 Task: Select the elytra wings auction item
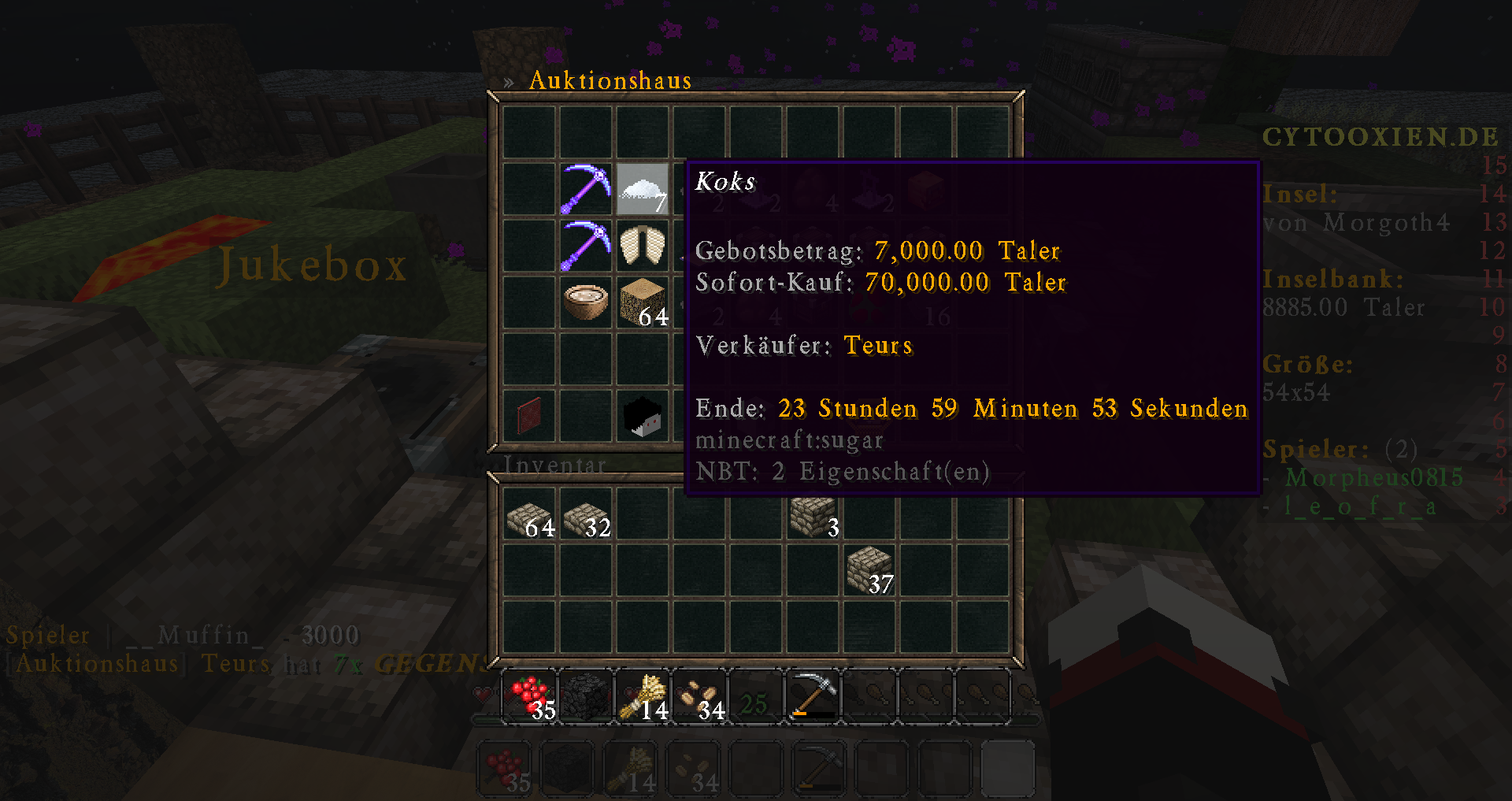(x=642, y=246)
